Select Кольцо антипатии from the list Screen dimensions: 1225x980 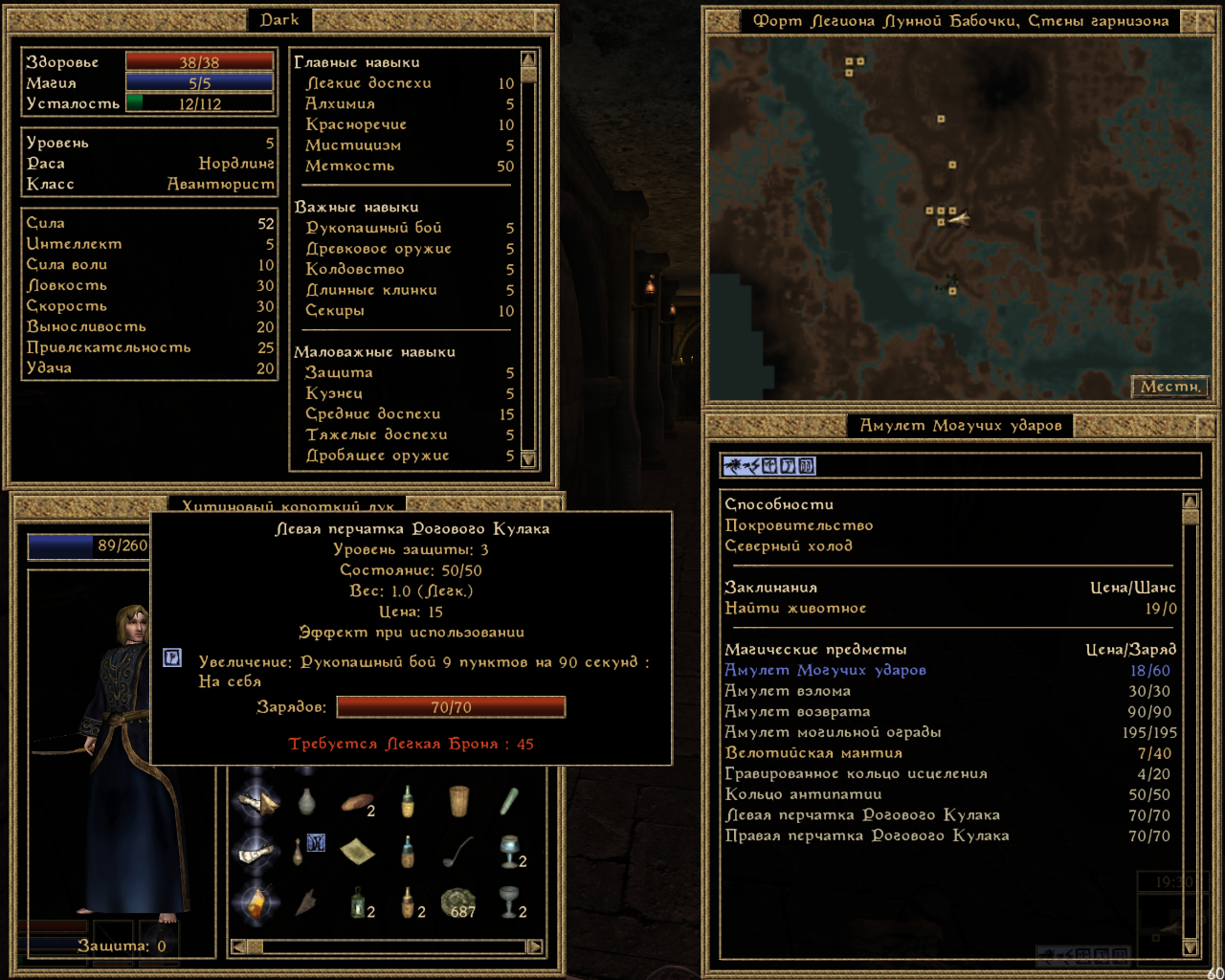tap(803, 794)
